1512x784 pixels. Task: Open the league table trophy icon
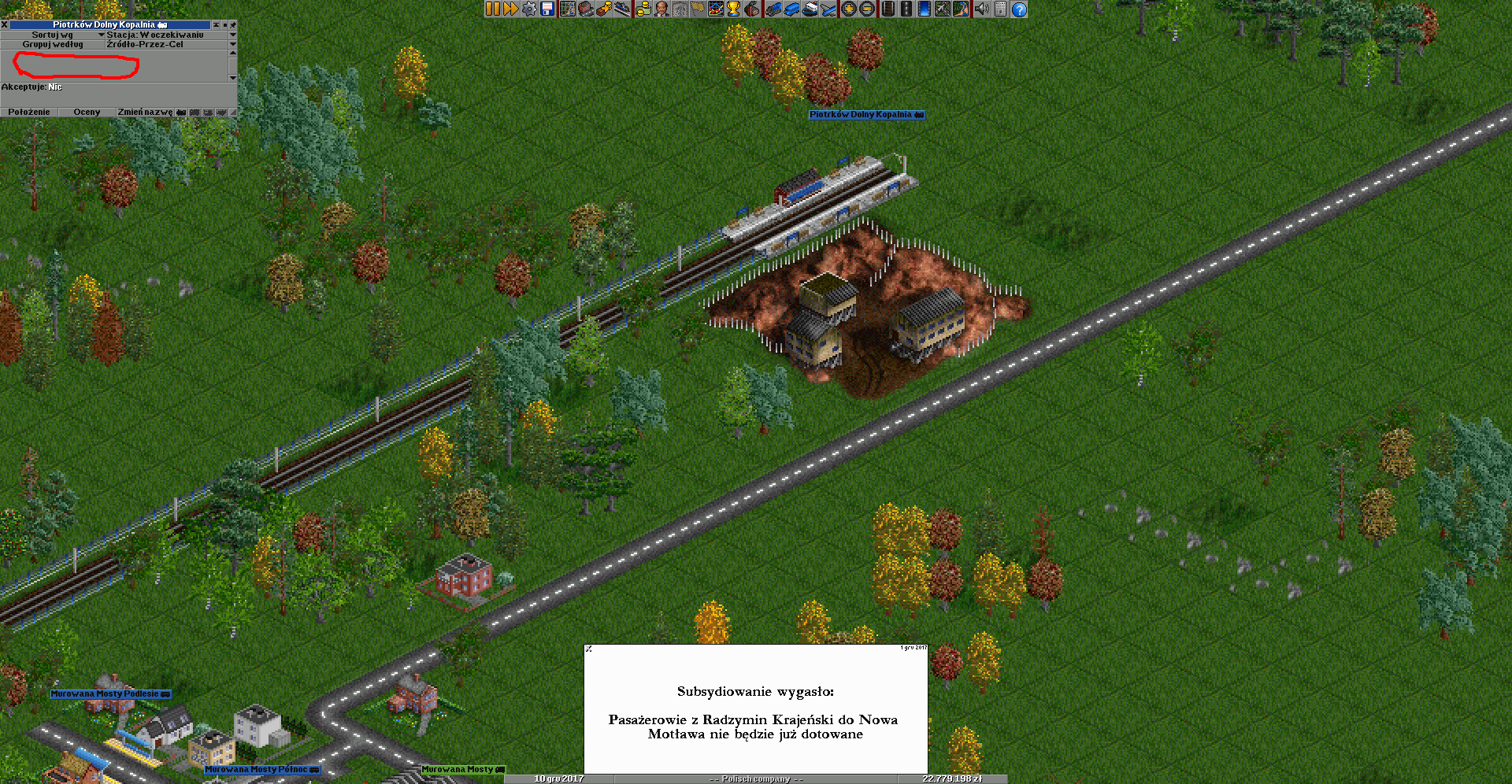click(734, 9)
